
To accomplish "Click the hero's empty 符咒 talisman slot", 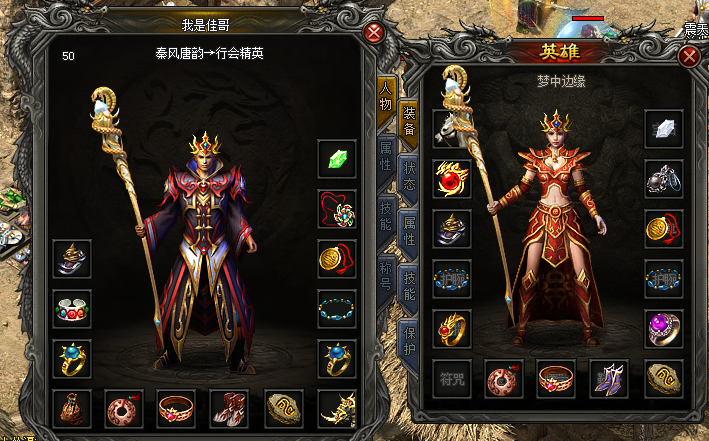I will point(451,378).
